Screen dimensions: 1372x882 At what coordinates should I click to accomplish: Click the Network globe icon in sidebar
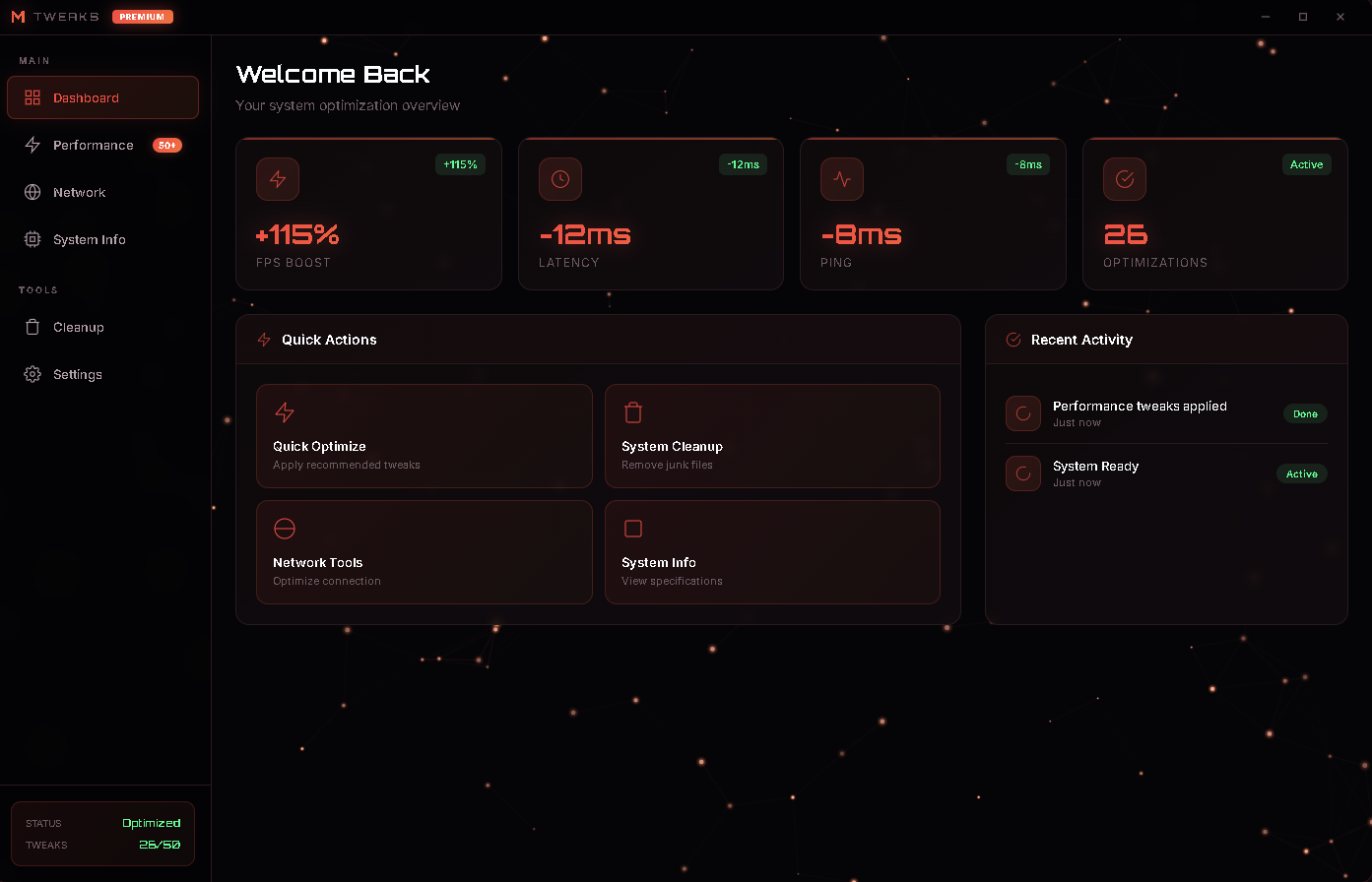pos(33,192)
